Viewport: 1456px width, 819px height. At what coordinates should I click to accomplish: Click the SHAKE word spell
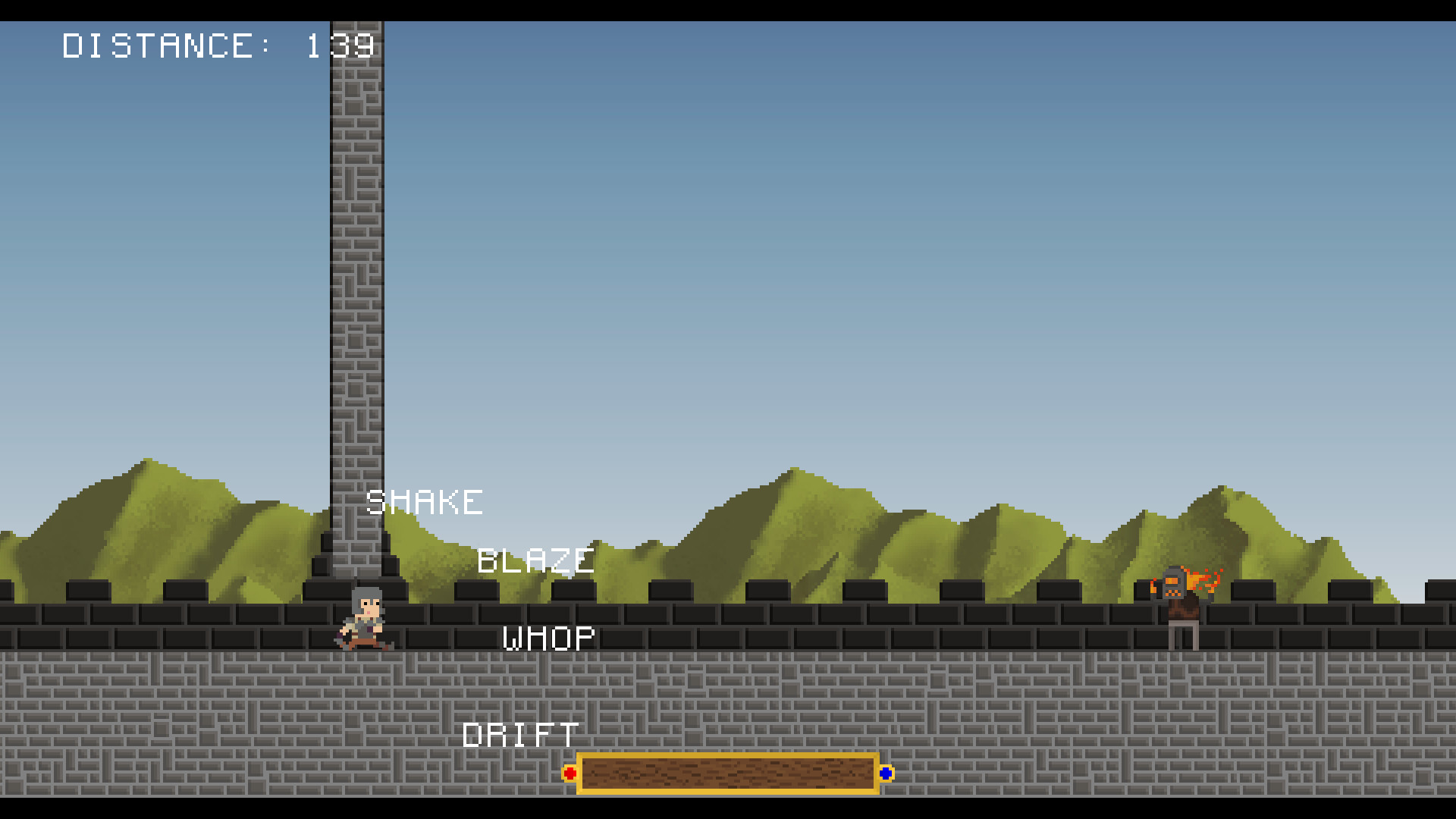pyautogui.click(x=425, y=501)
